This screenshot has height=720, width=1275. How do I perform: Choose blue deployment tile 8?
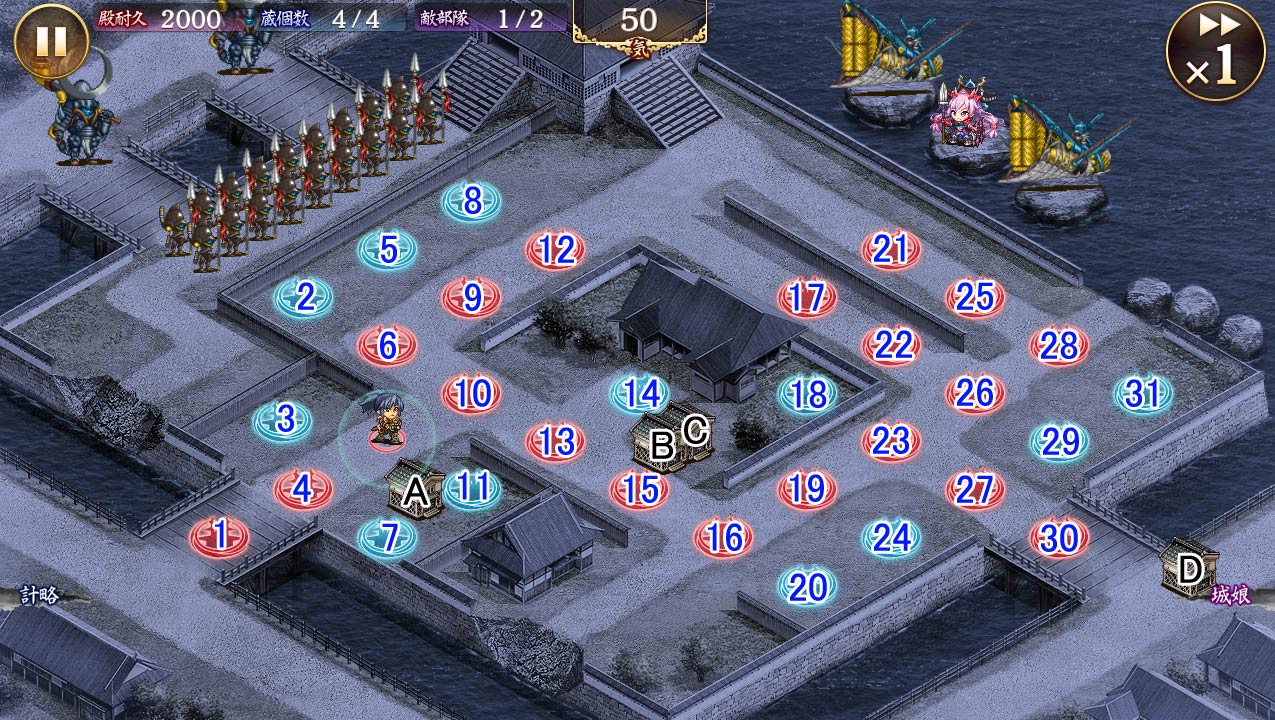pos(472,202)
